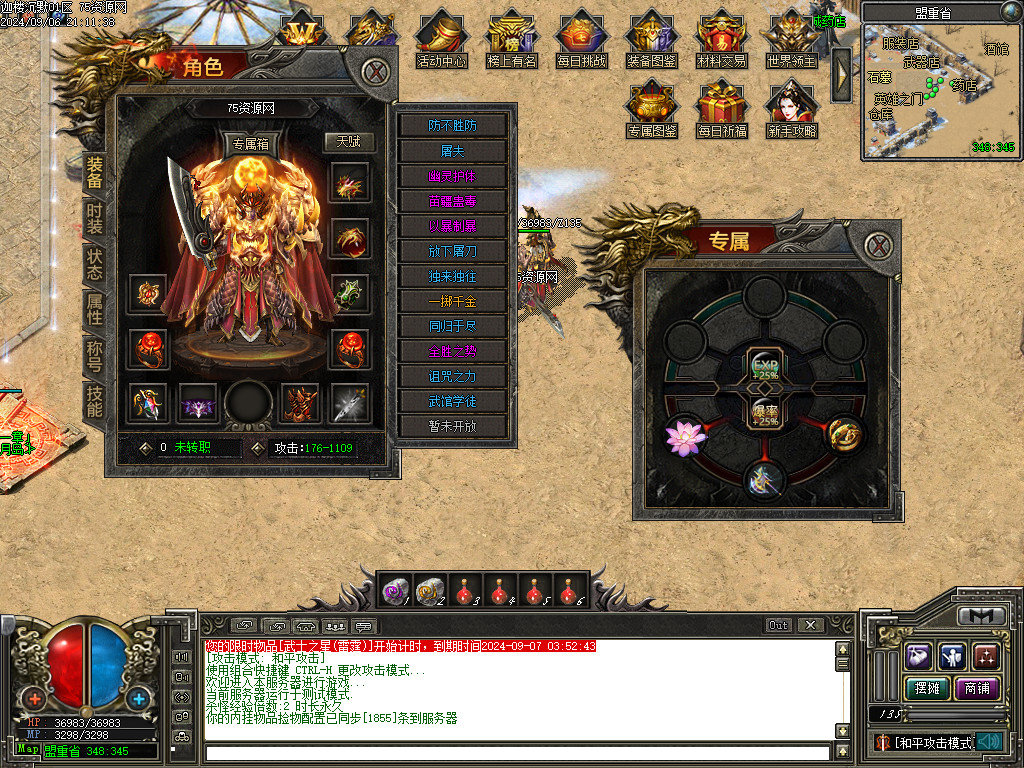
Task: Open the 新手攻略 beginner guide
Action: [792, 110]
